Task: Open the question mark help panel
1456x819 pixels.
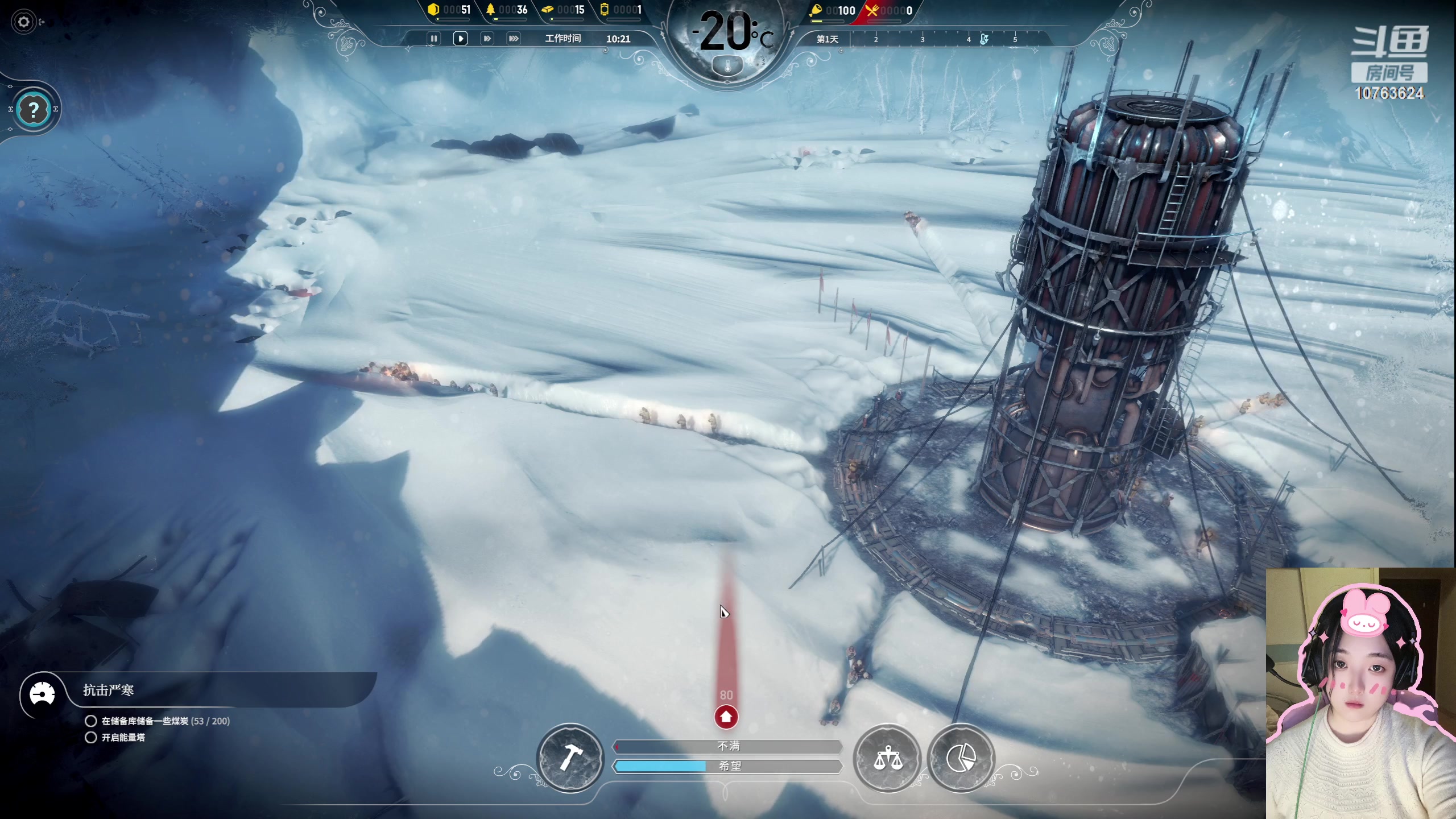Action: coord(34,109)
